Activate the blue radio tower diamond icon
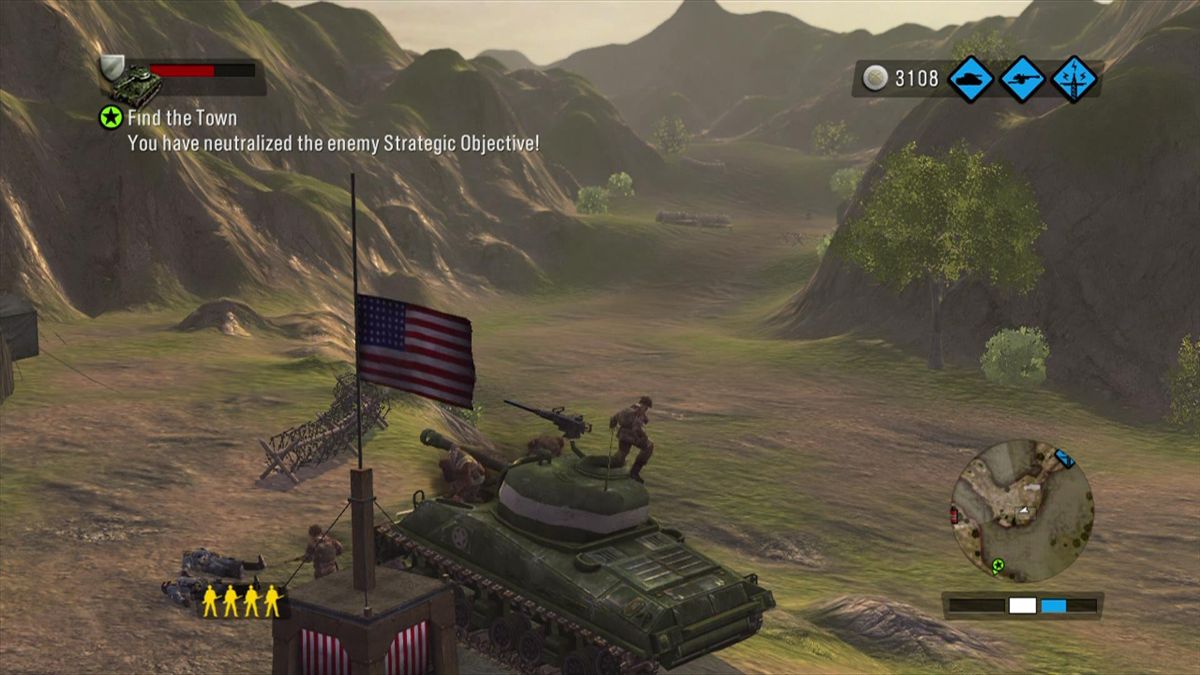The height and width of the screenshot is (675, 1200). tap(1074, 79)
